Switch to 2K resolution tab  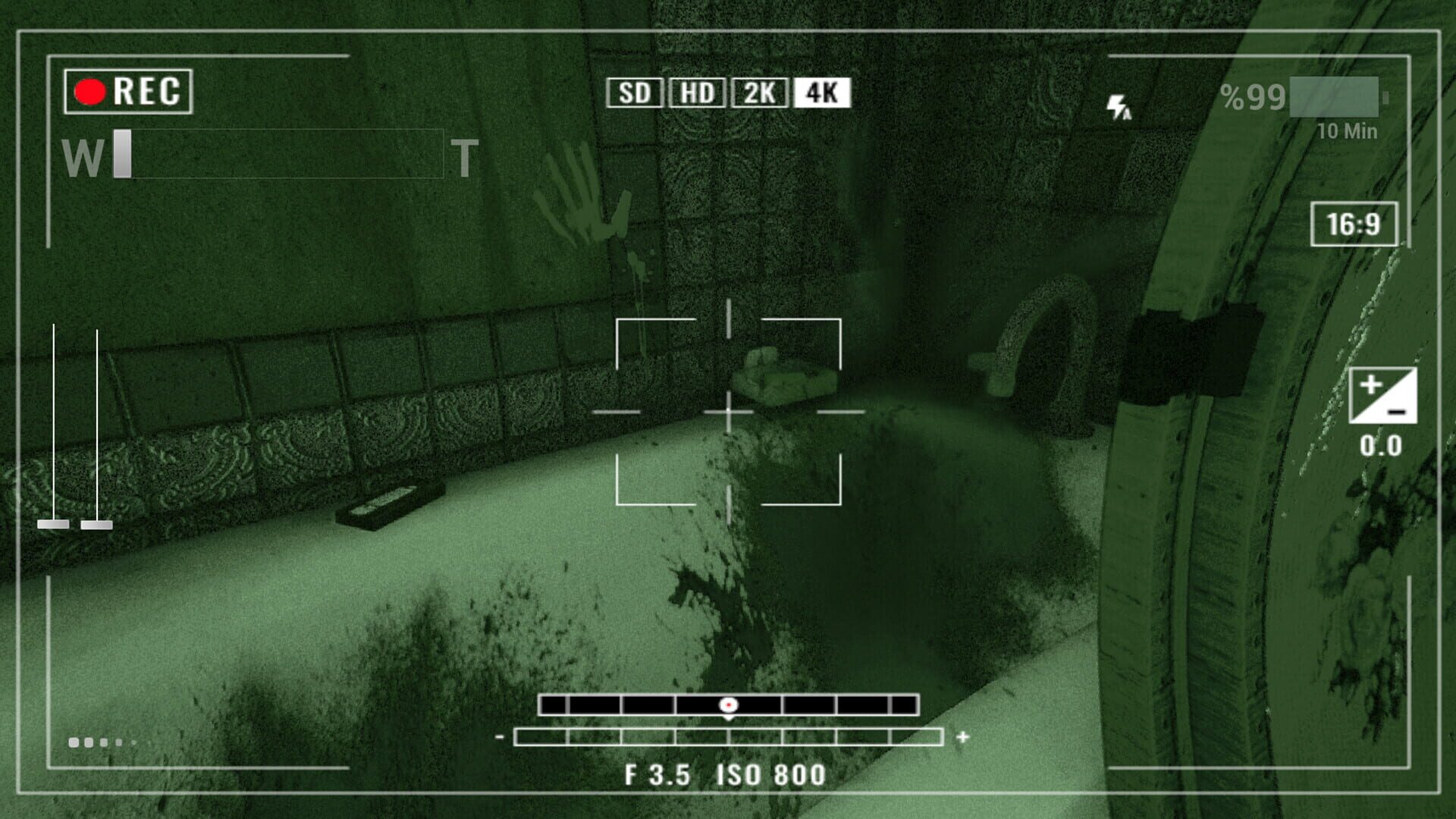click(760, 93)
